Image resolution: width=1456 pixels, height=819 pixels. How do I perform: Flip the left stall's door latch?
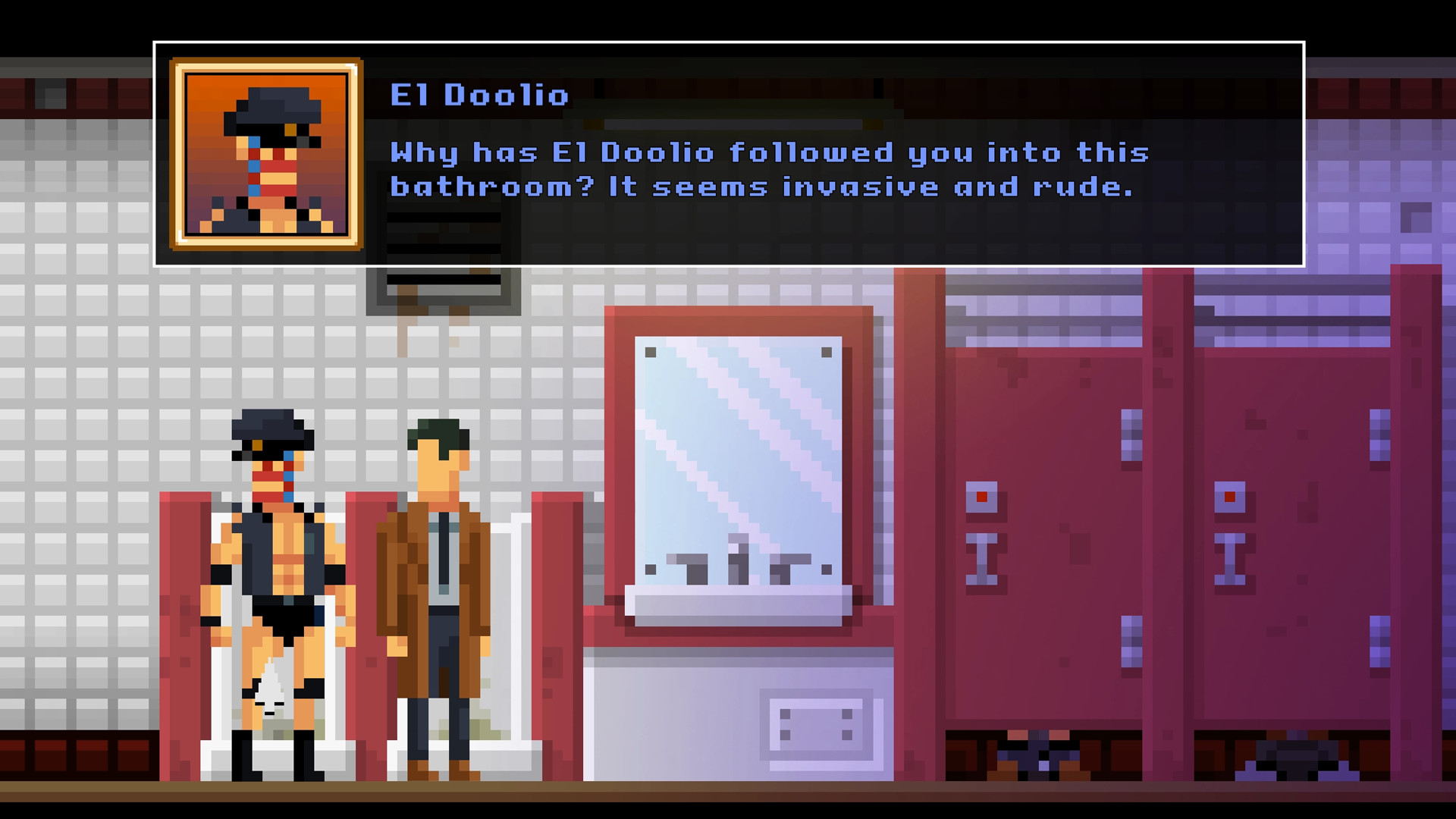coord(983,560)
